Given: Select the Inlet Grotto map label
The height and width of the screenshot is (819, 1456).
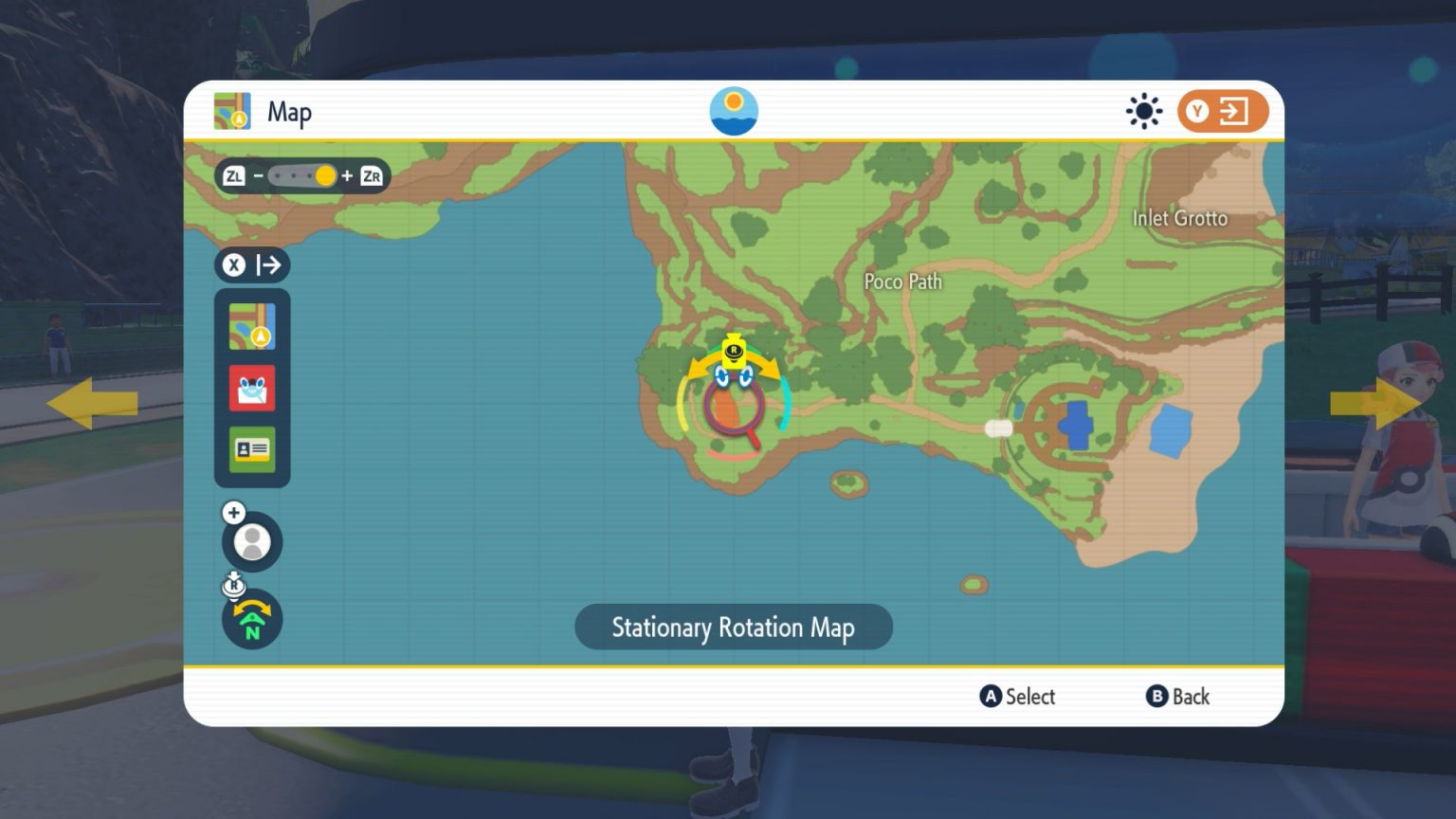Looking at the screenshot, I should click(1180, 218).
